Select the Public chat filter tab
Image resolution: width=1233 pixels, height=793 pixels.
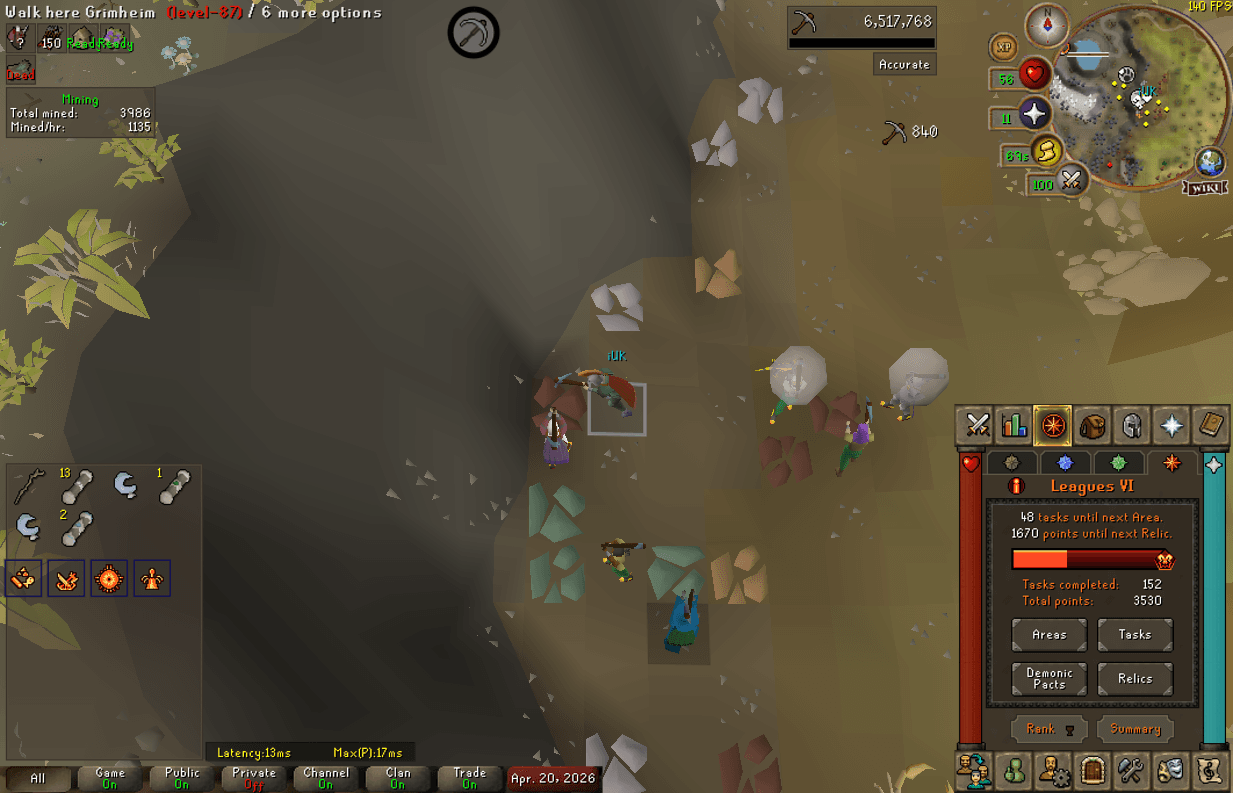[182, 778]
